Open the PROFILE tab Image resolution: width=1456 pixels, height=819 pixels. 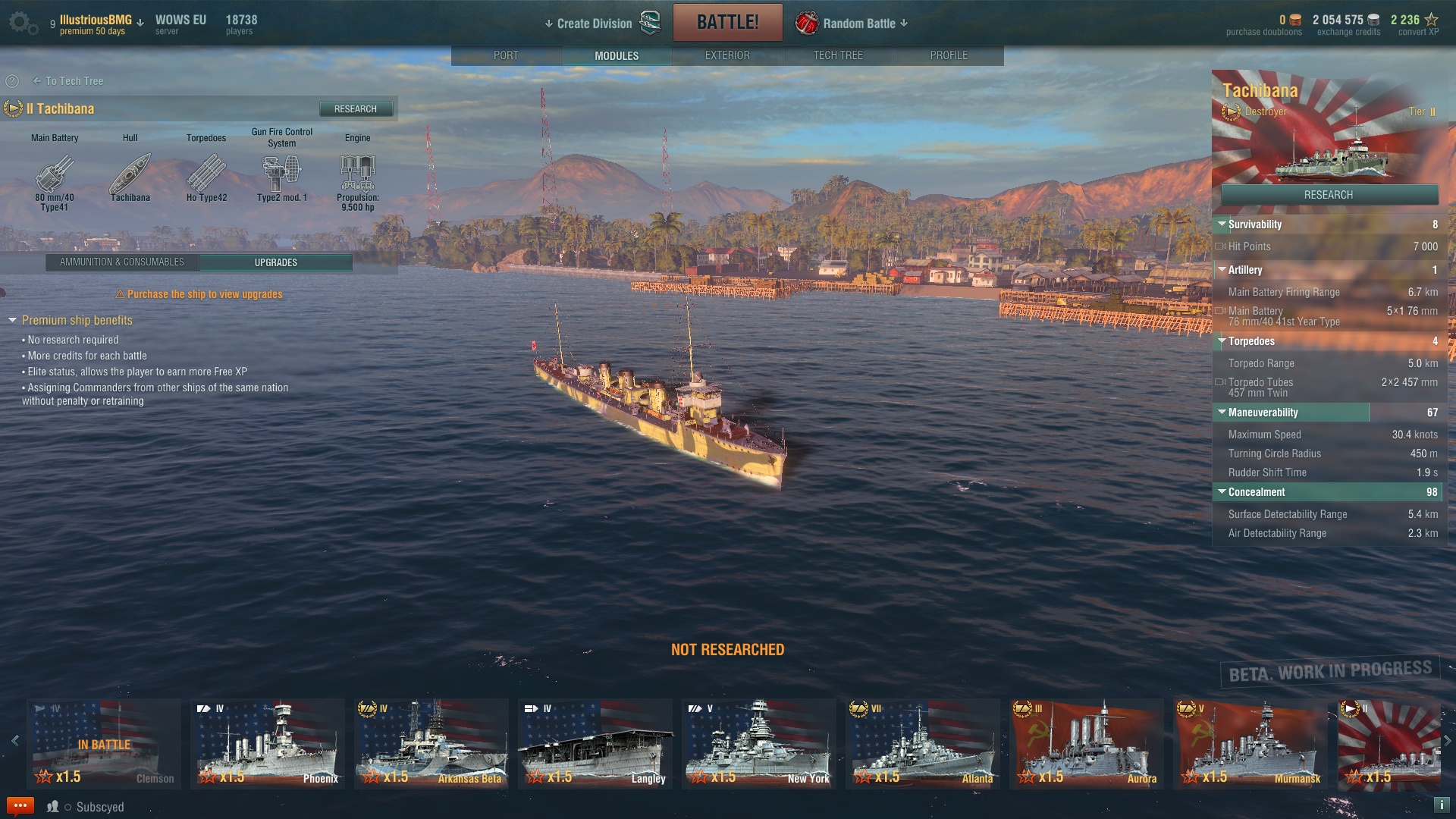(x=949, y=55)
